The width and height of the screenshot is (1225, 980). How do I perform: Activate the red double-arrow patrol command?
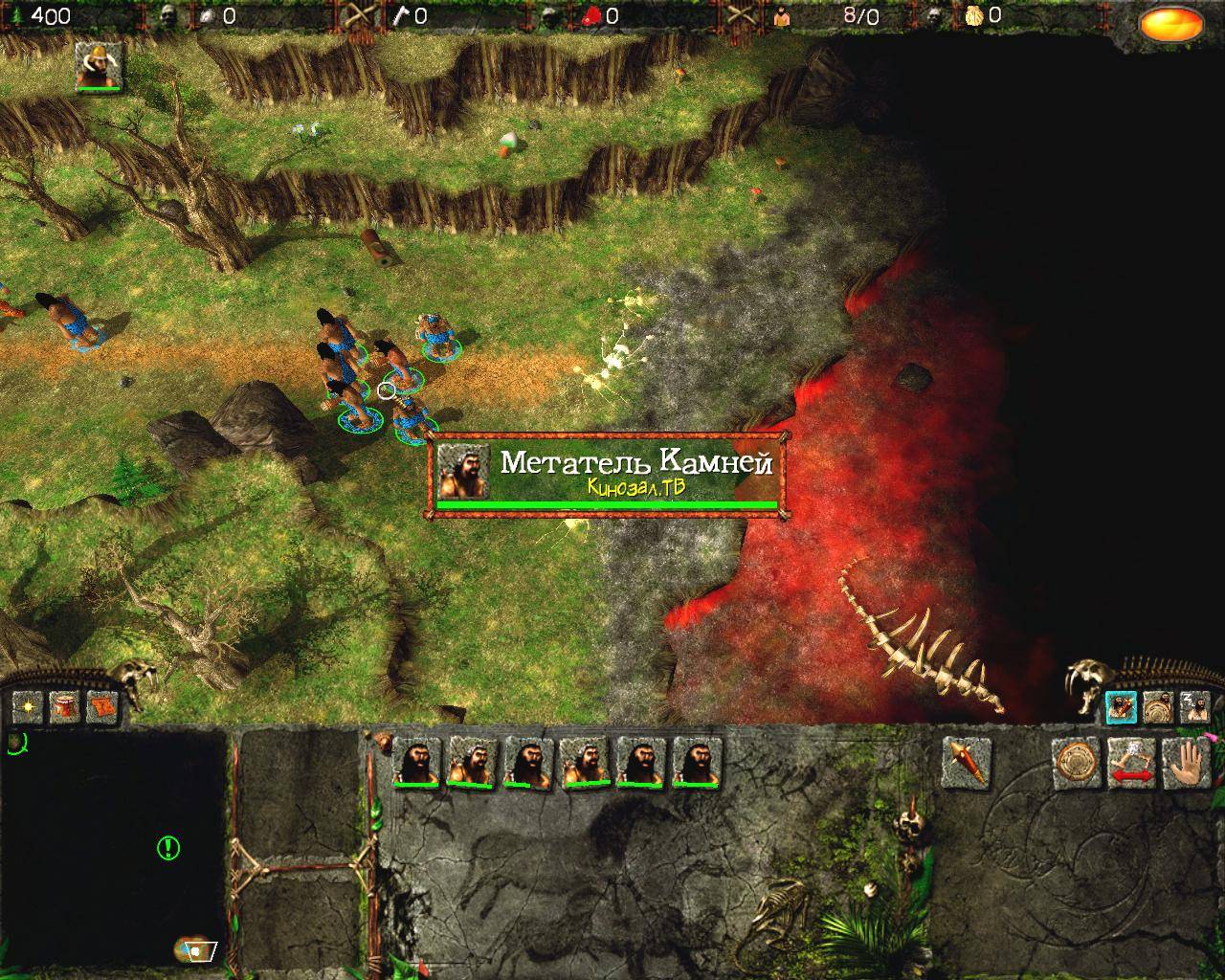(x=1131, y=763)
